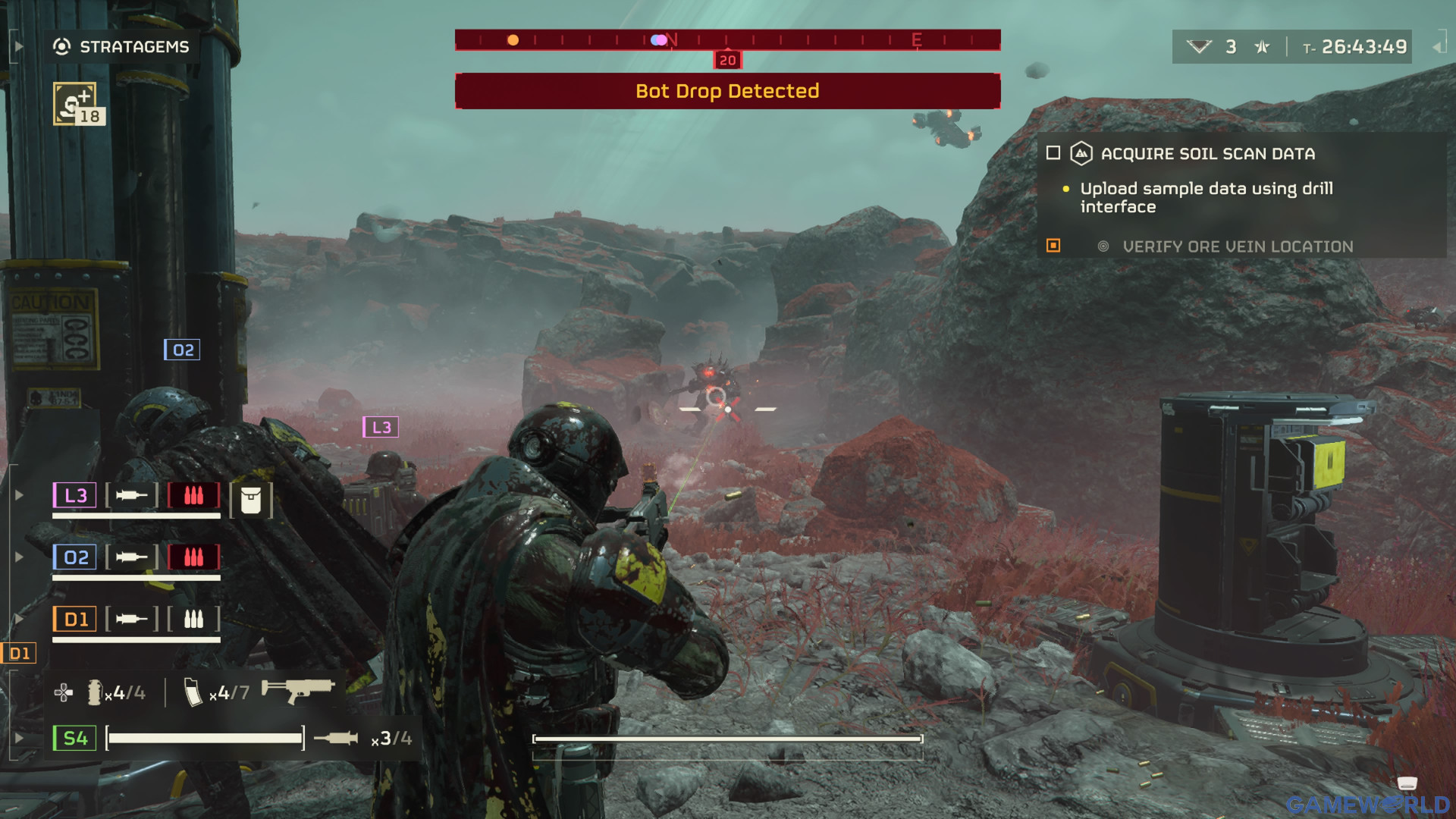Click L3's red ammo status icon
The image size is (1456, 819).
point(193,495)
